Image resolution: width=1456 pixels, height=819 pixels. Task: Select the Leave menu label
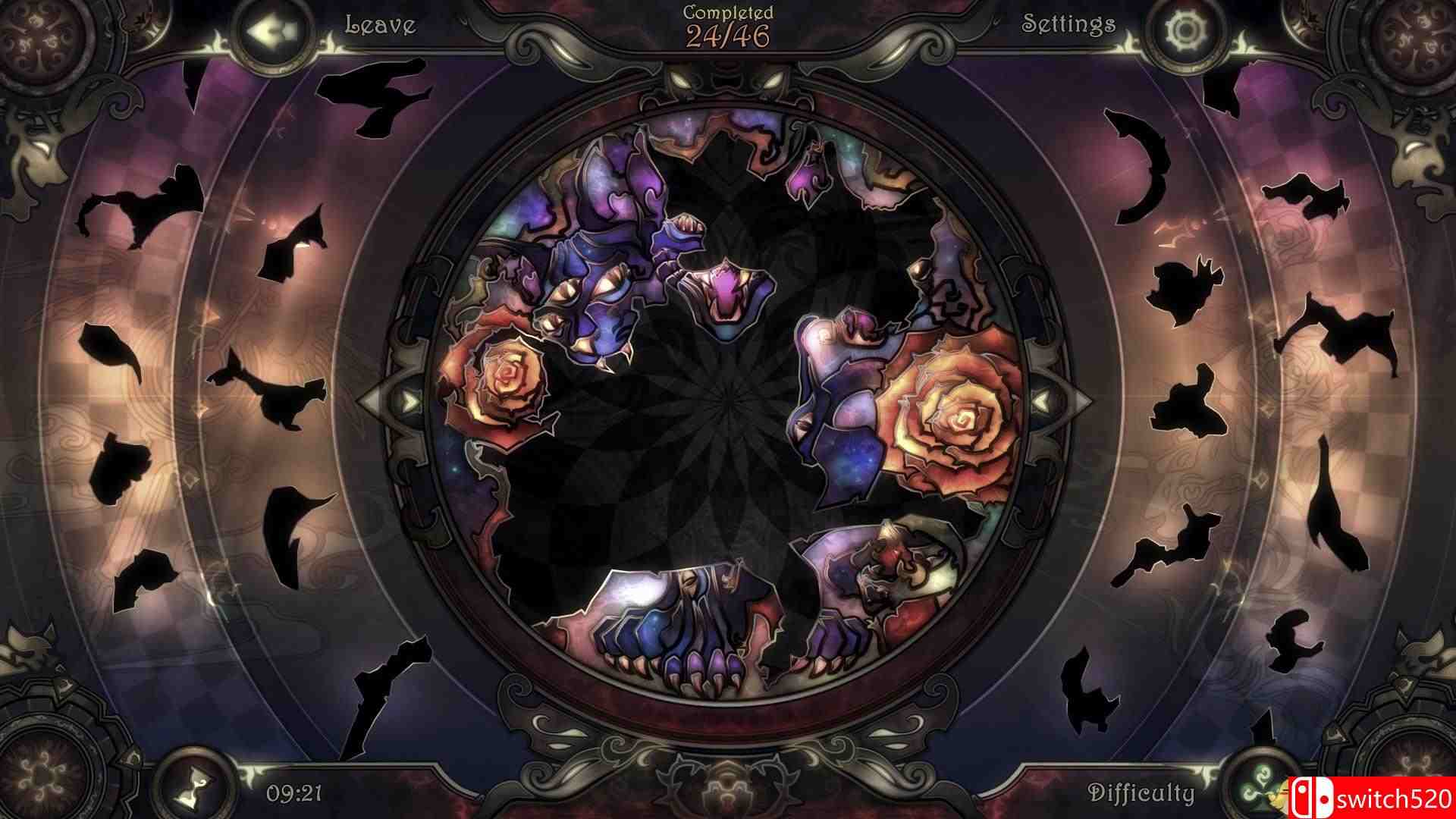point(380,25)
